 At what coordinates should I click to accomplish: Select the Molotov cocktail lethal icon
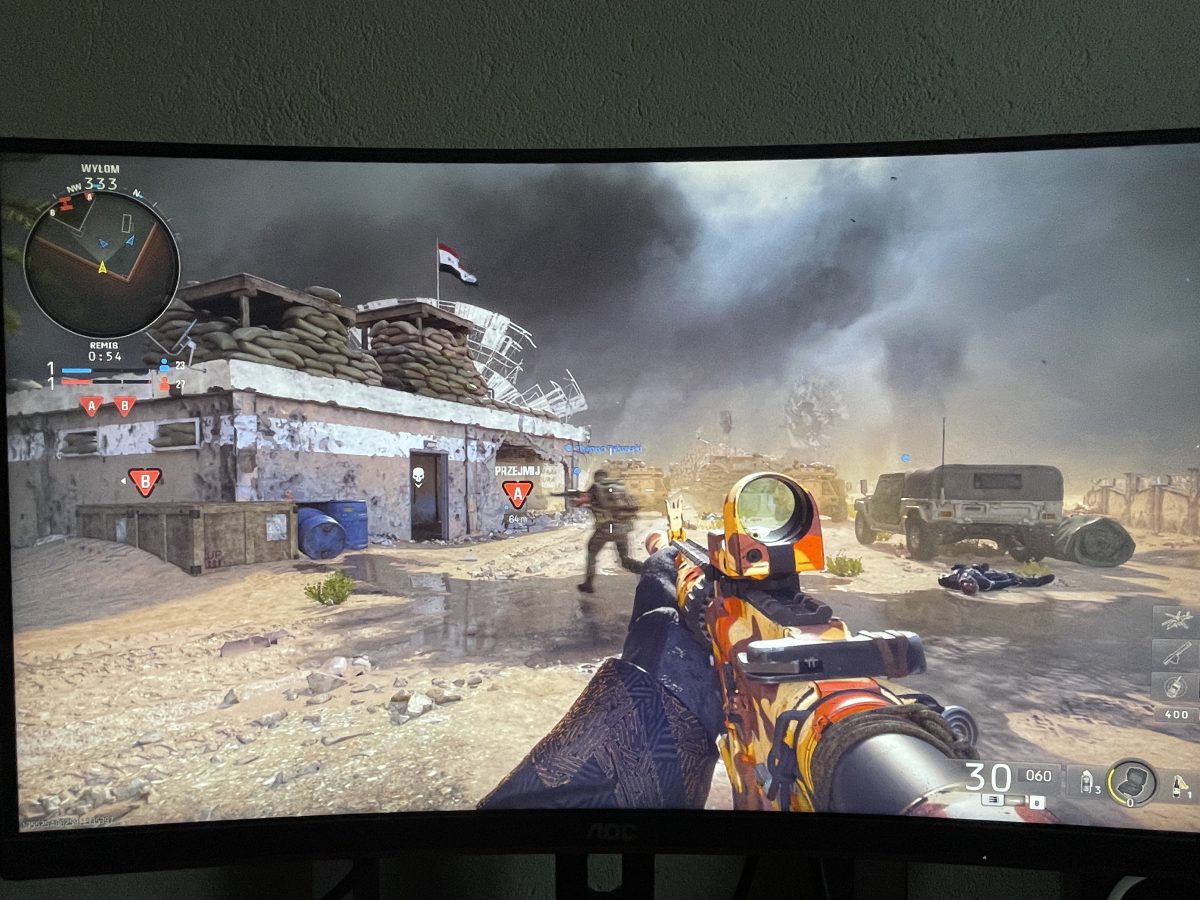(1180, 782)
